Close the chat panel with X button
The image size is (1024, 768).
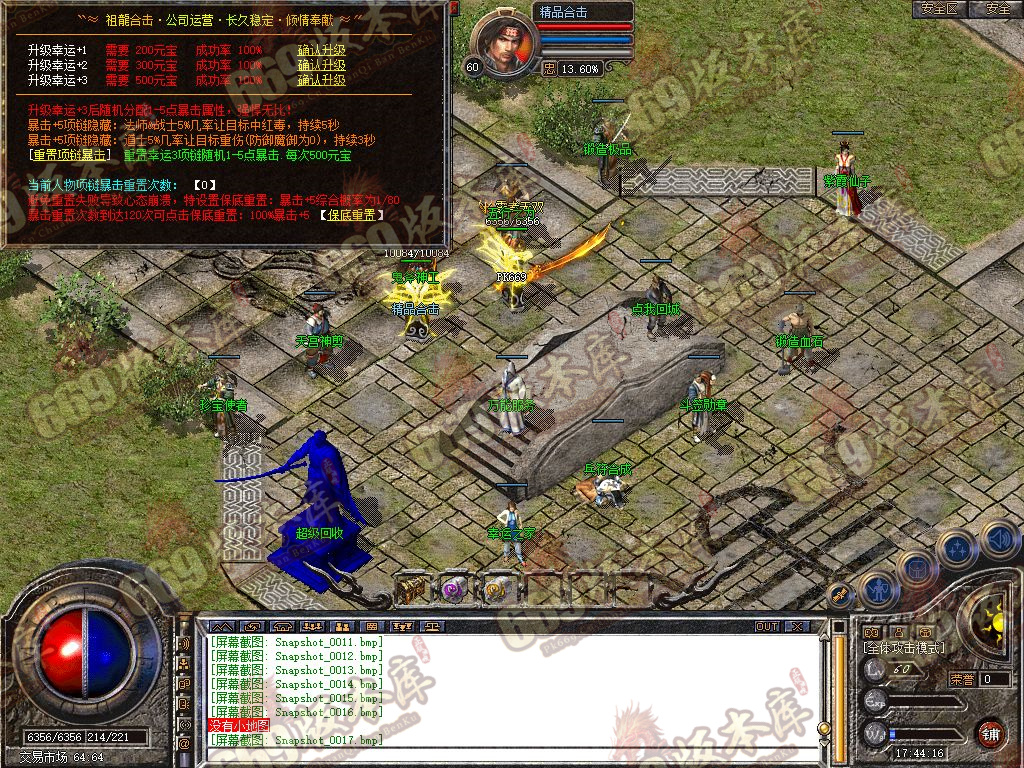point(796,627)
